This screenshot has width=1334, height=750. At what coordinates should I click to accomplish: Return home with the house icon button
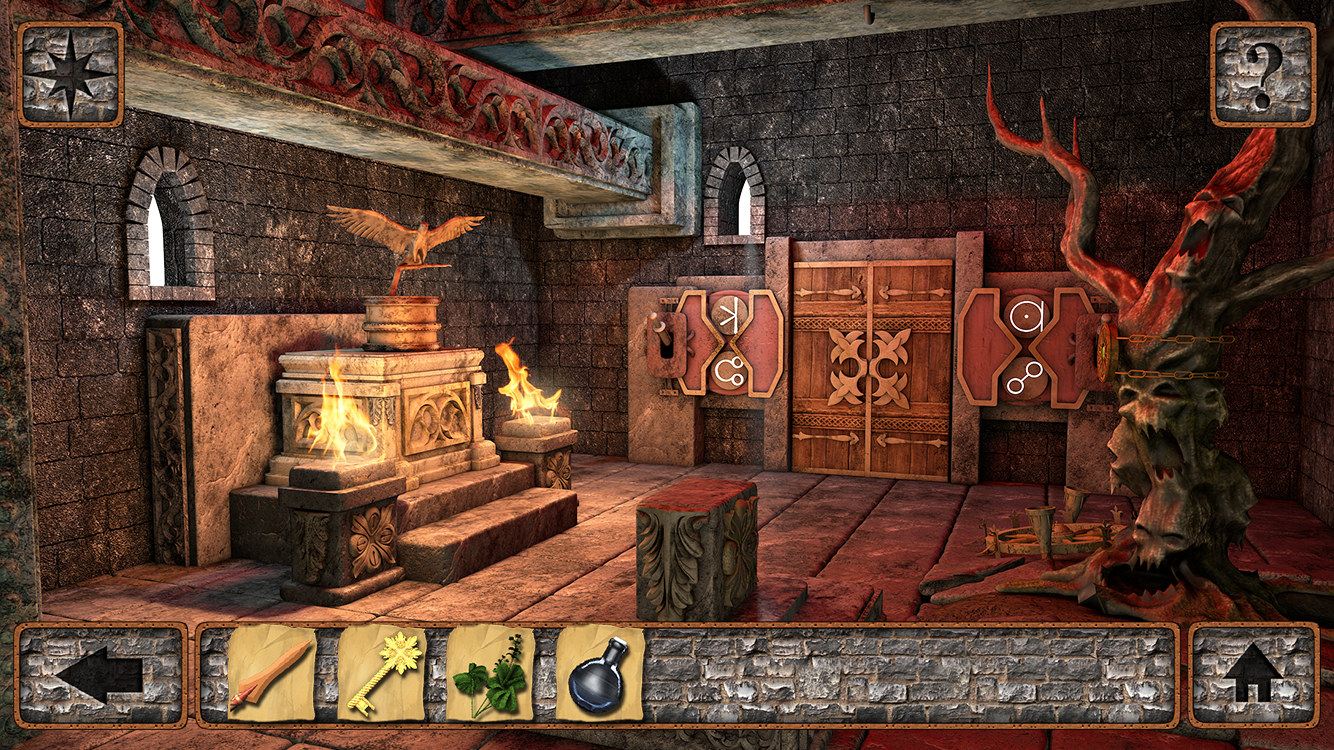pos(1253,675)
